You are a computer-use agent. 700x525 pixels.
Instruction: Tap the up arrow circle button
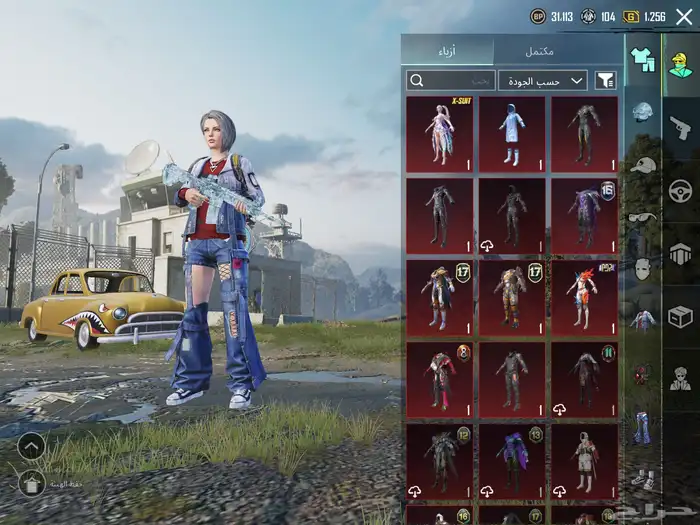(x=31, y=446)
